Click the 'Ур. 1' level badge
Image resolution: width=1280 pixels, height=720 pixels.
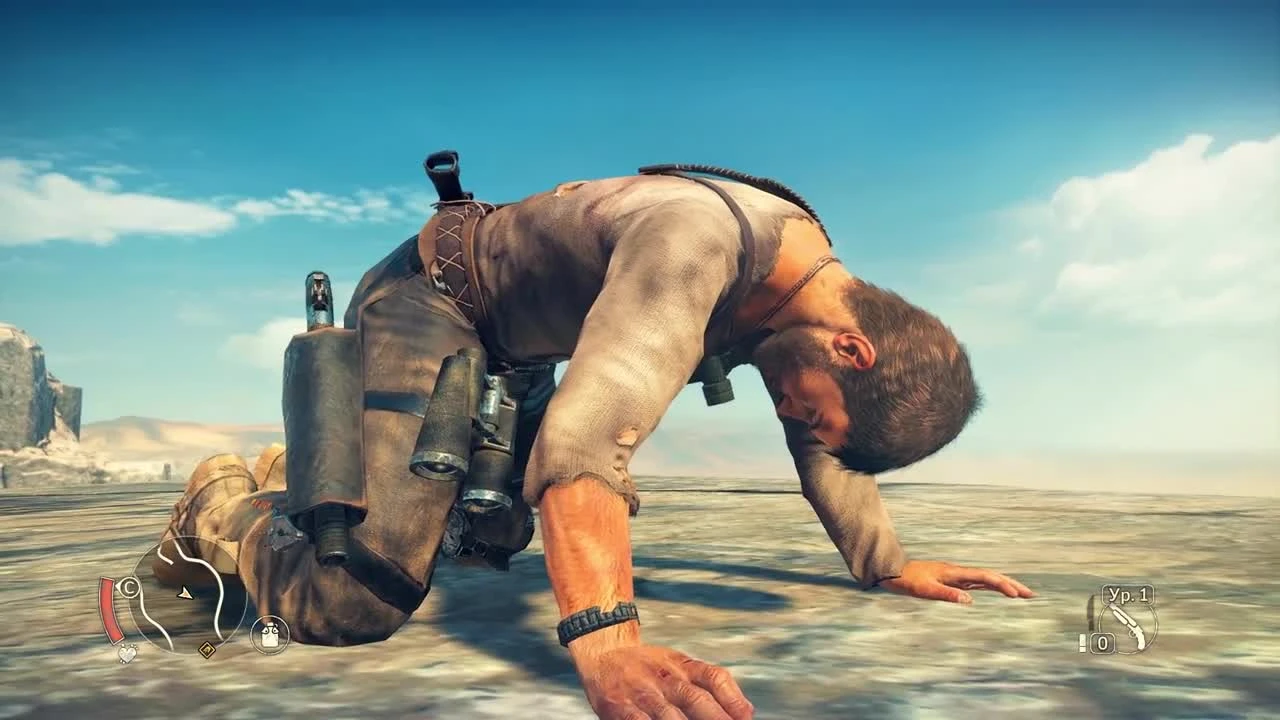pyautogui.click(x=1127, y=595)
